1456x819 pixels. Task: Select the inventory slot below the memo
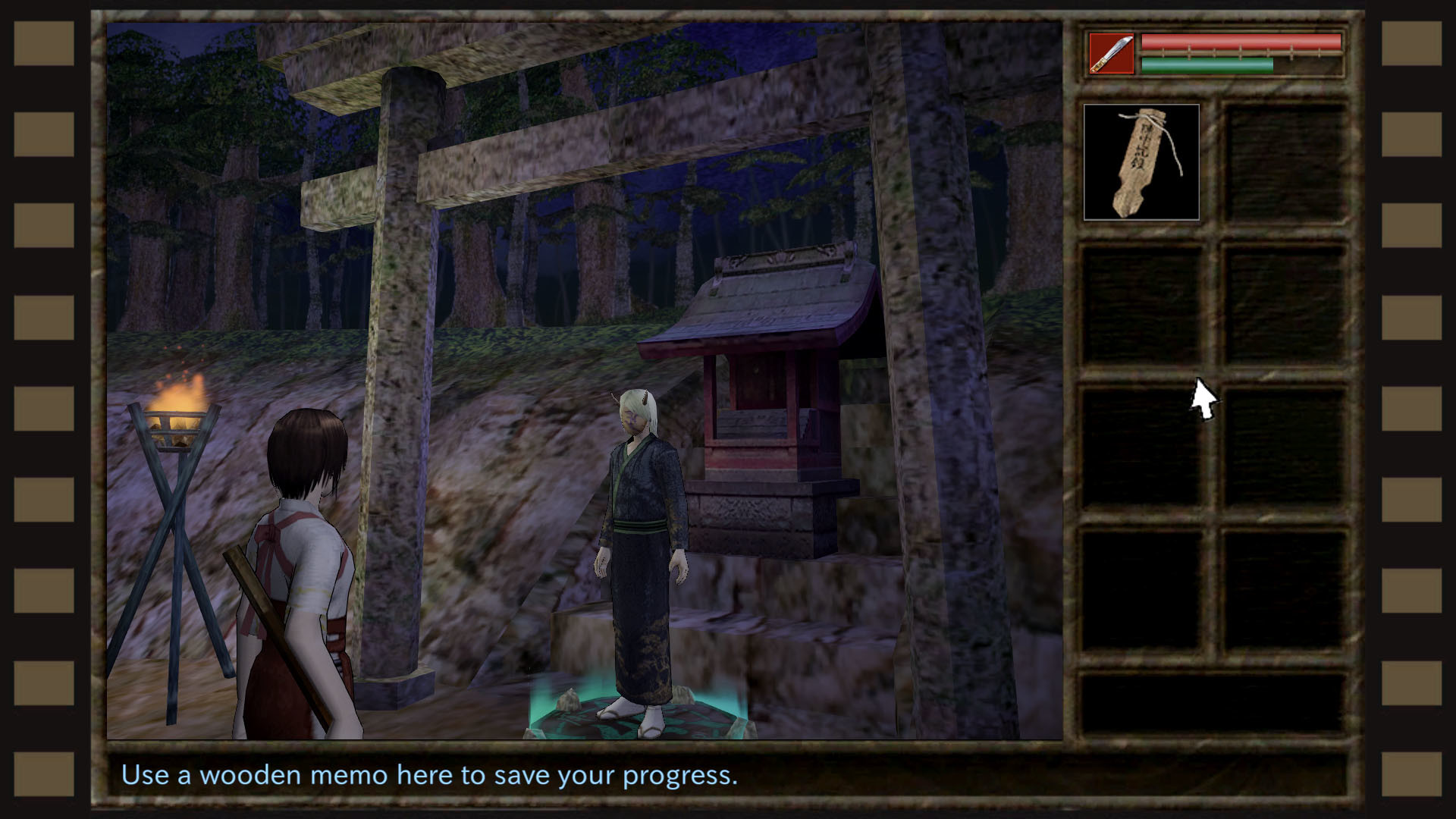point(1142,303)
